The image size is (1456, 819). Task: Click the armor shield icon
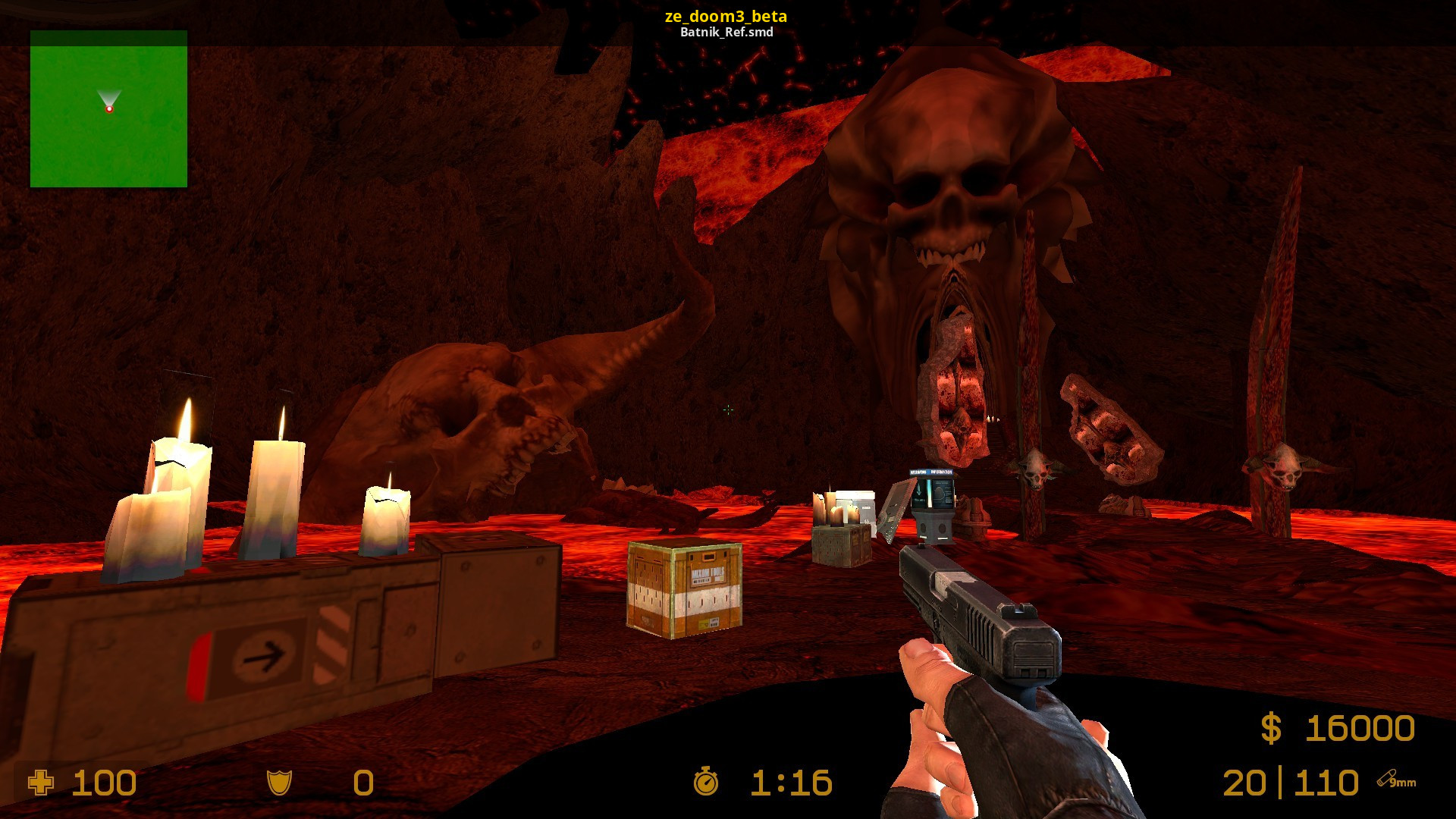[x=278, y=783]
